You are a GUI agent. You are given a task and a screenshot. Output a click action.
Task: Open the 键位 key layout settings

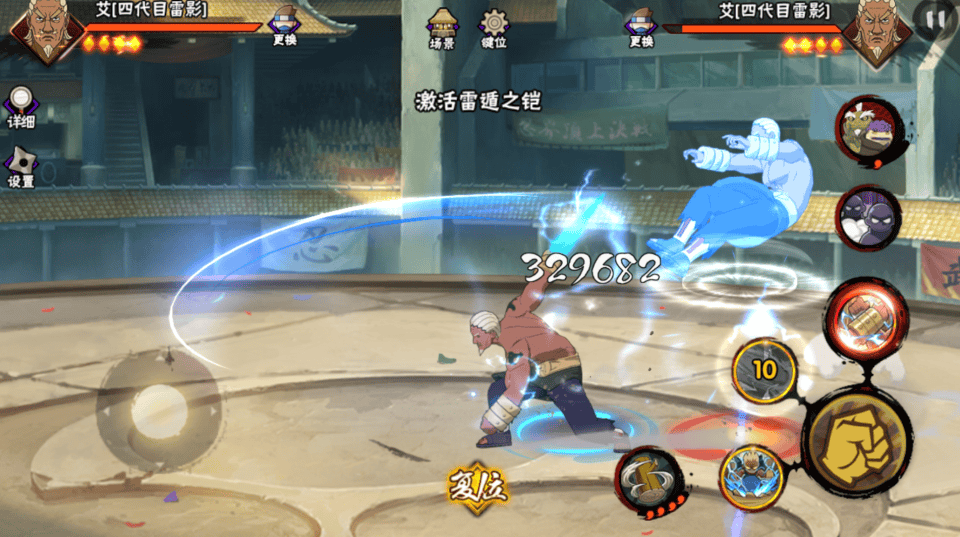tap(494, 28)
